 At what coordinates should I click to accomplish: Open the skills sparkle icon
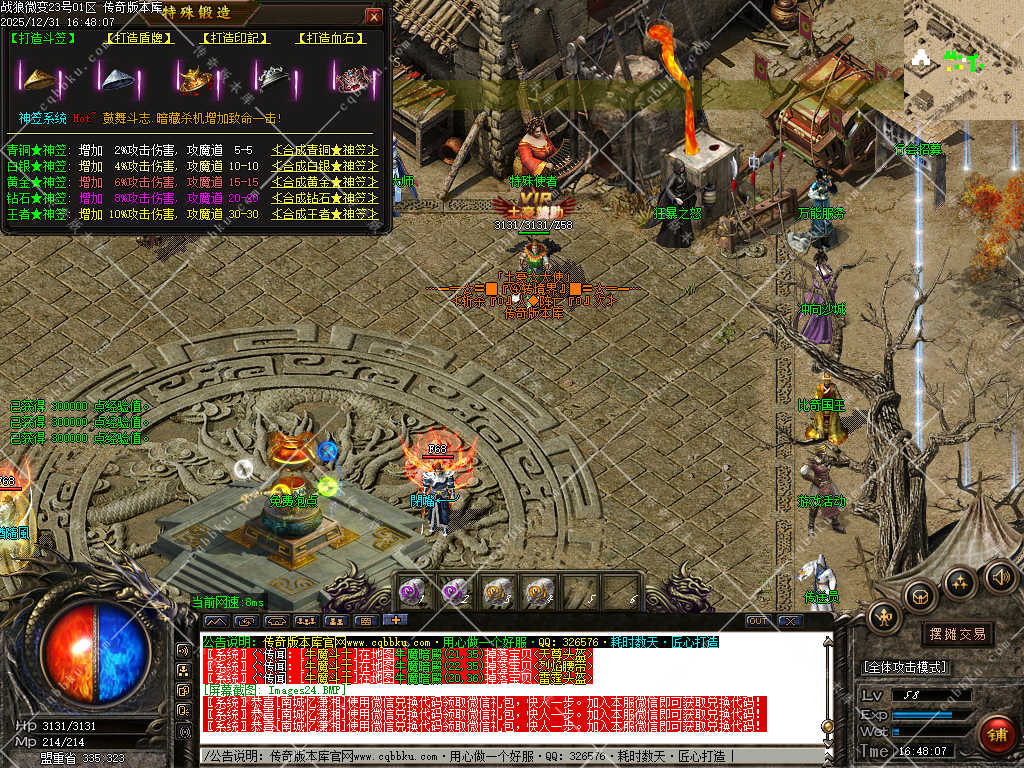(x=960, y=581)
